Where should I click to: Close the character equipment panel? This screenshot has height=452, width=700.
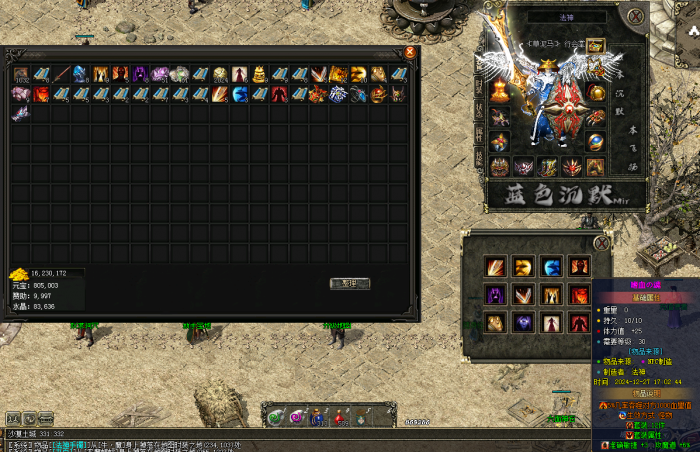coord(636,16)
